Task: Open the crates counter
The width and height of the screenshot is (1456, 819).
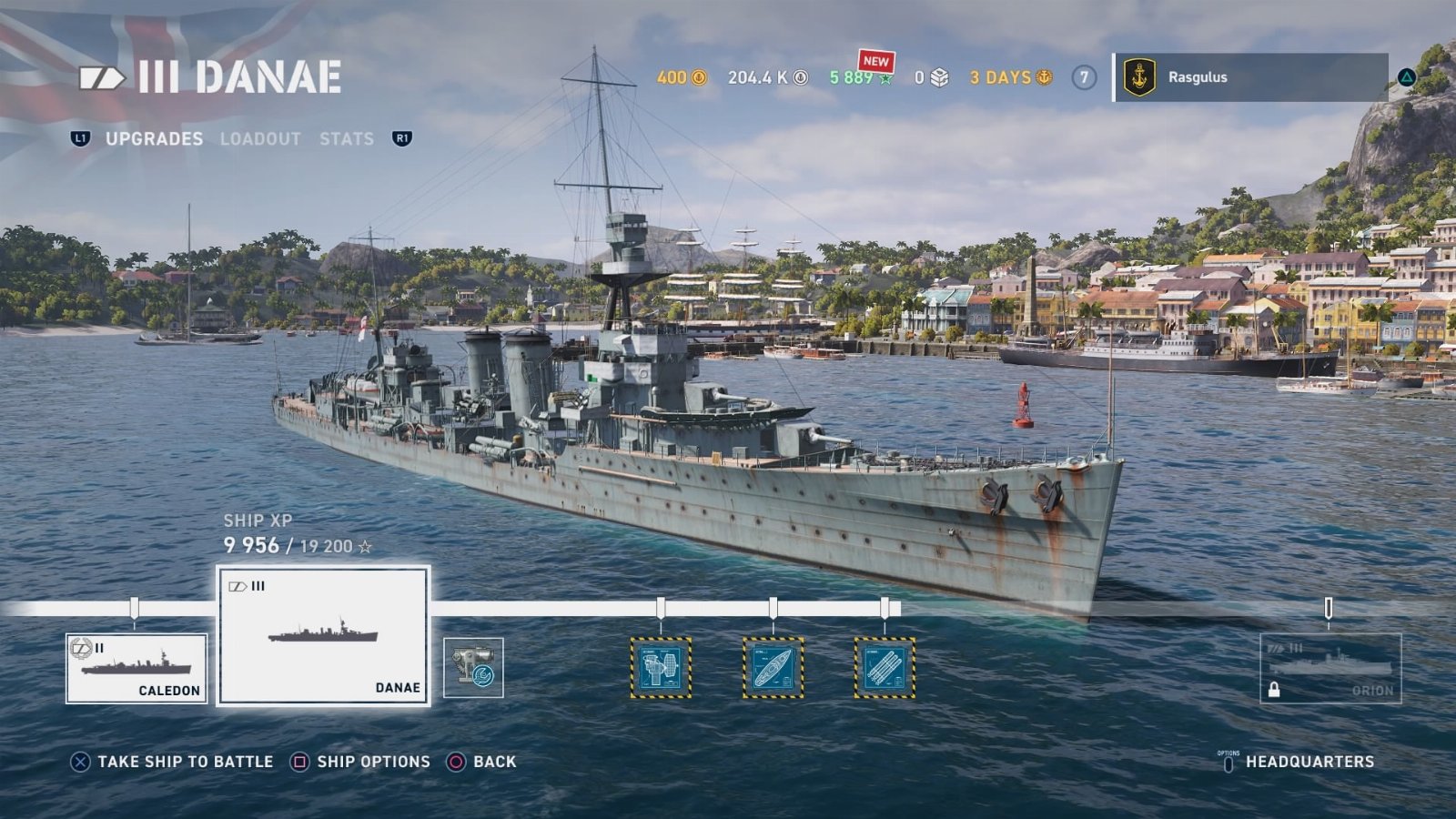Action: (x=932, y=77)
